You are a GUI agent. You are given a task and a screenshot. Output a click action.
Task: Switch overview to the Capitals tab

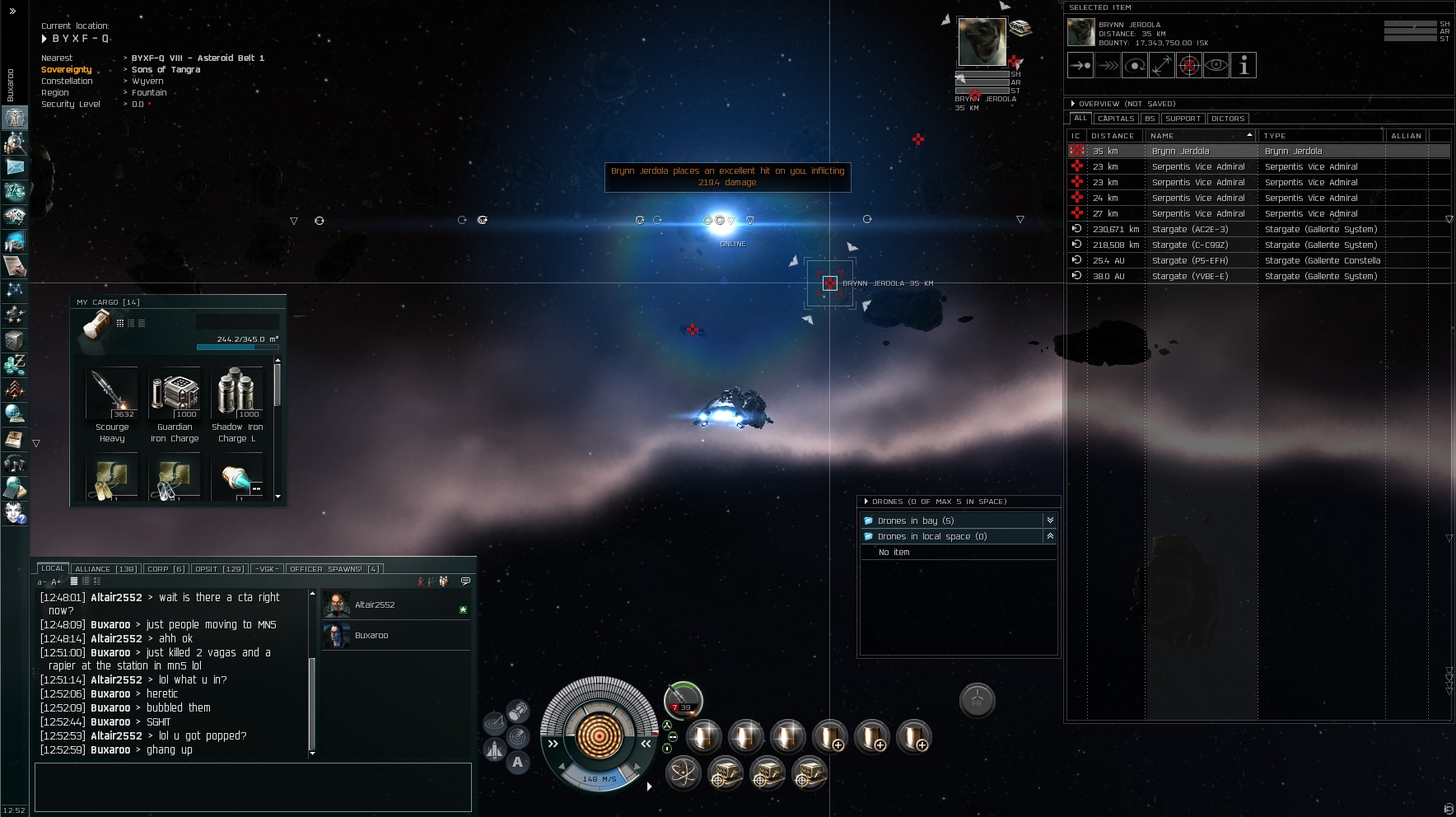pyautogui.click(x=1116, y=119)
